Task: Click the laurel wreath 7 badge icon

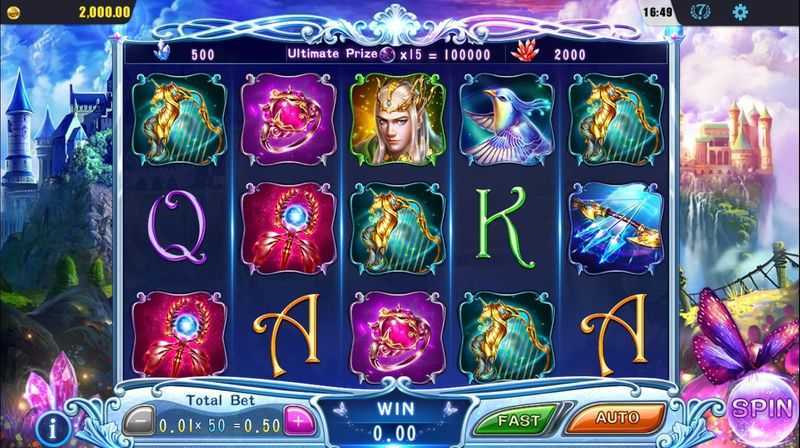Action: tap(703, 12)
